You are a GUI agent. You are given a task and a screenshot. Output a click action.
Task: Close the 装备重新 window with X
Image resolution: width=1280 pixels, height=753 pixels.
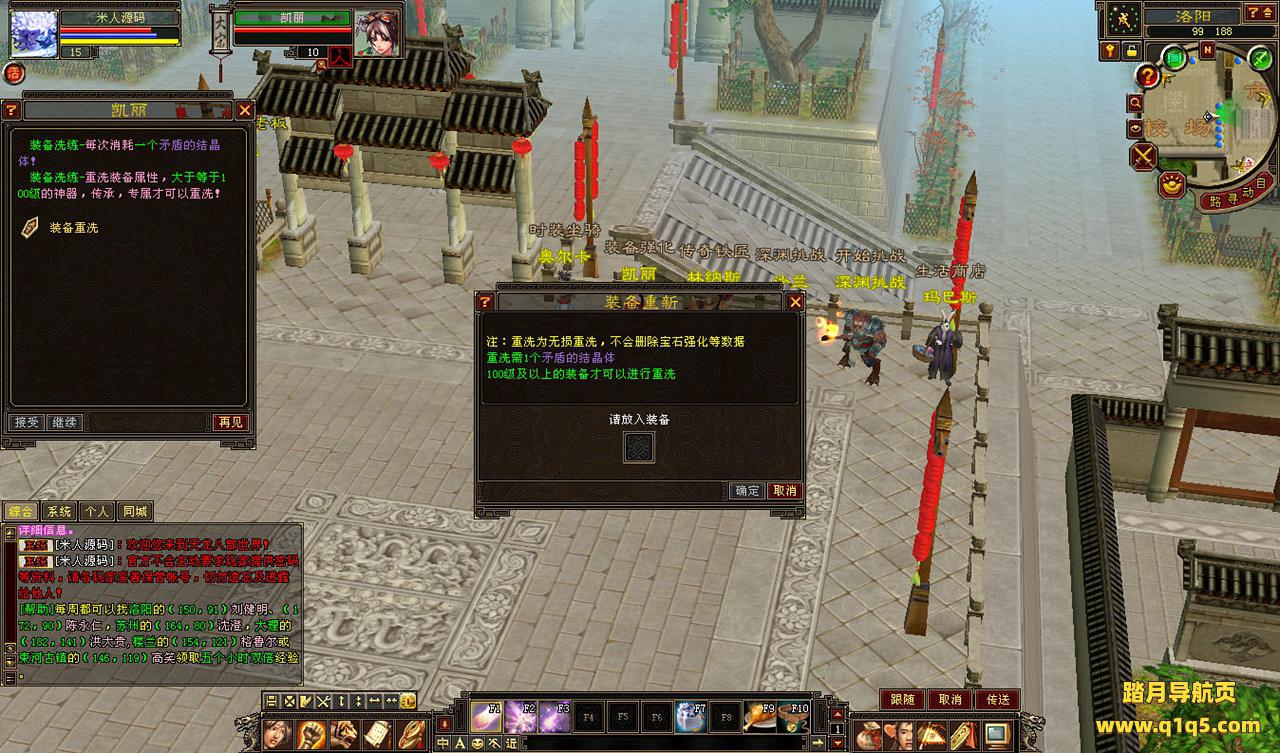795,301
